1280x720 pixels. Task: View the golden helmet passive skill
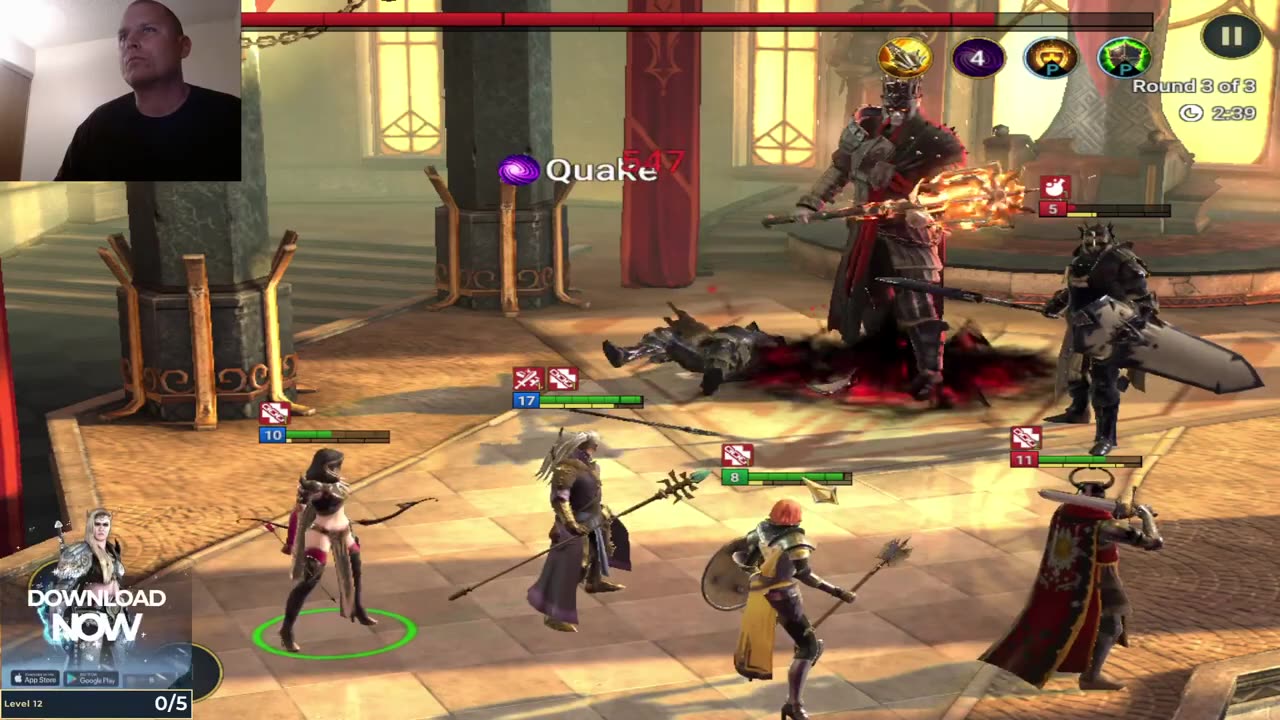(x=1050, y=58)
